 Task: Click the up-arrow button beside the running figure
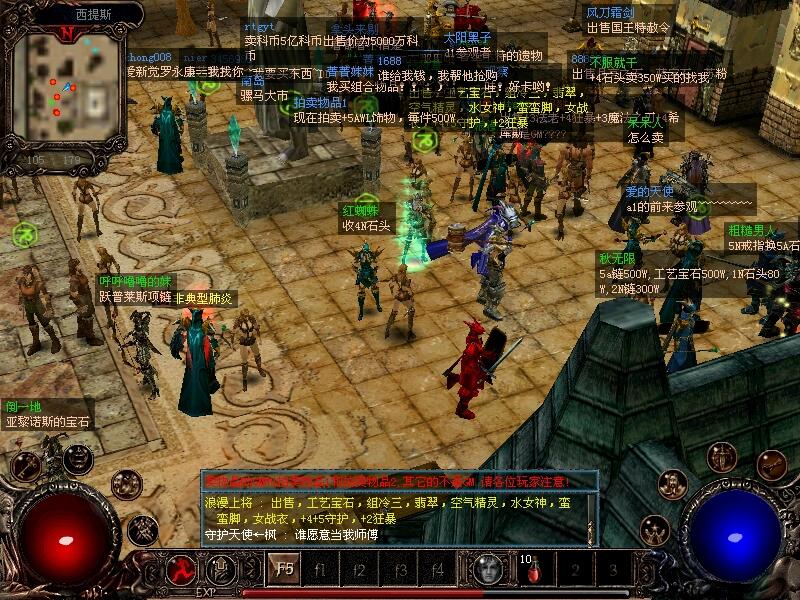[x=221, y=569]
